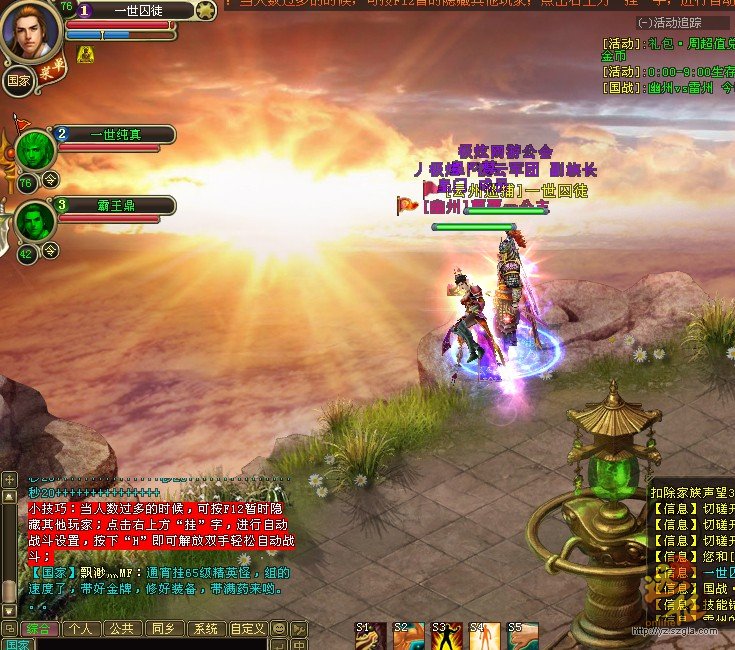Screen dimensions: 735x650
Task: Click your own character portrait
Action: click(30, 32)
